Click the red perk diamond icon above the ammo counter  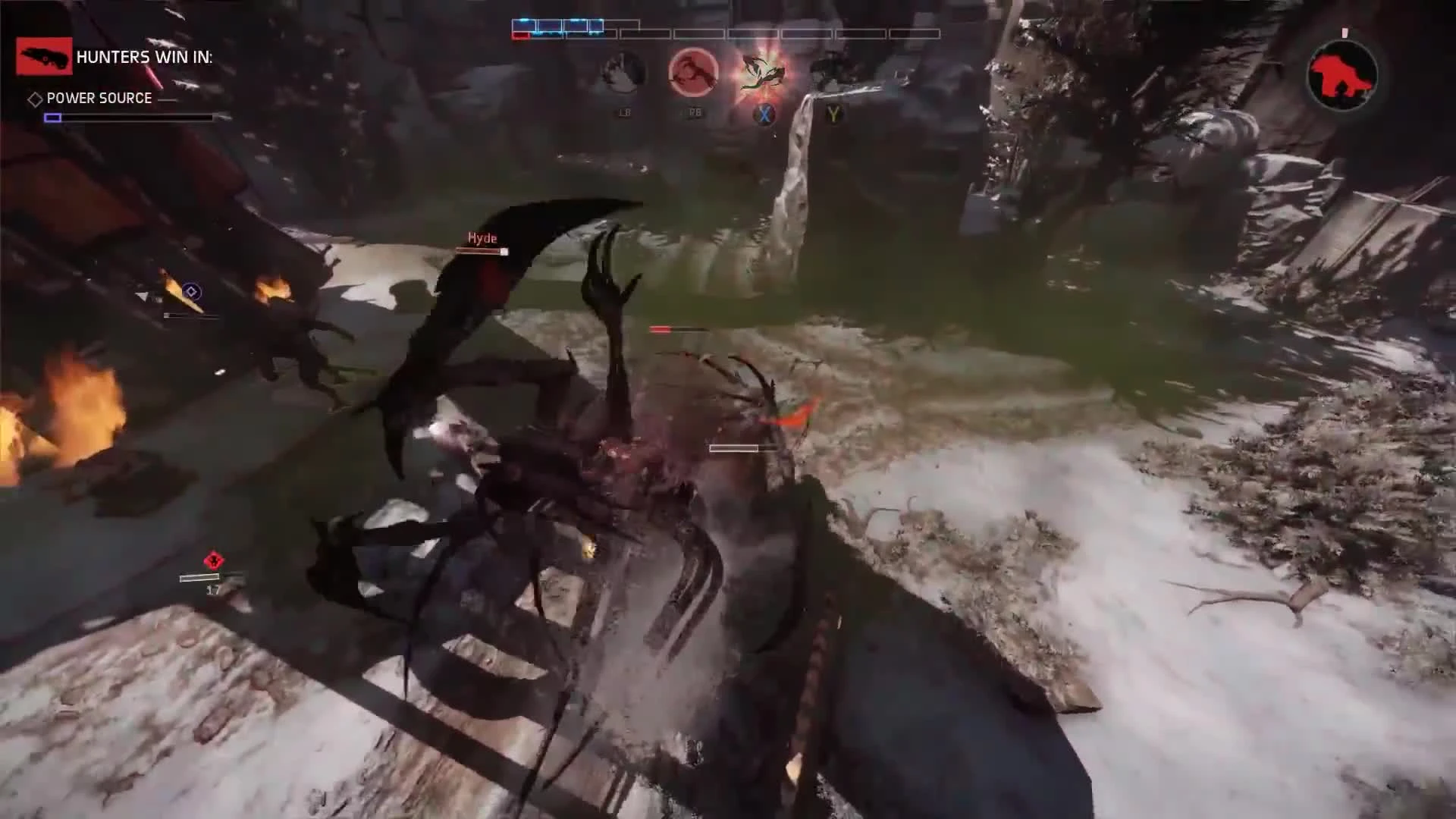tap(212, 561)
